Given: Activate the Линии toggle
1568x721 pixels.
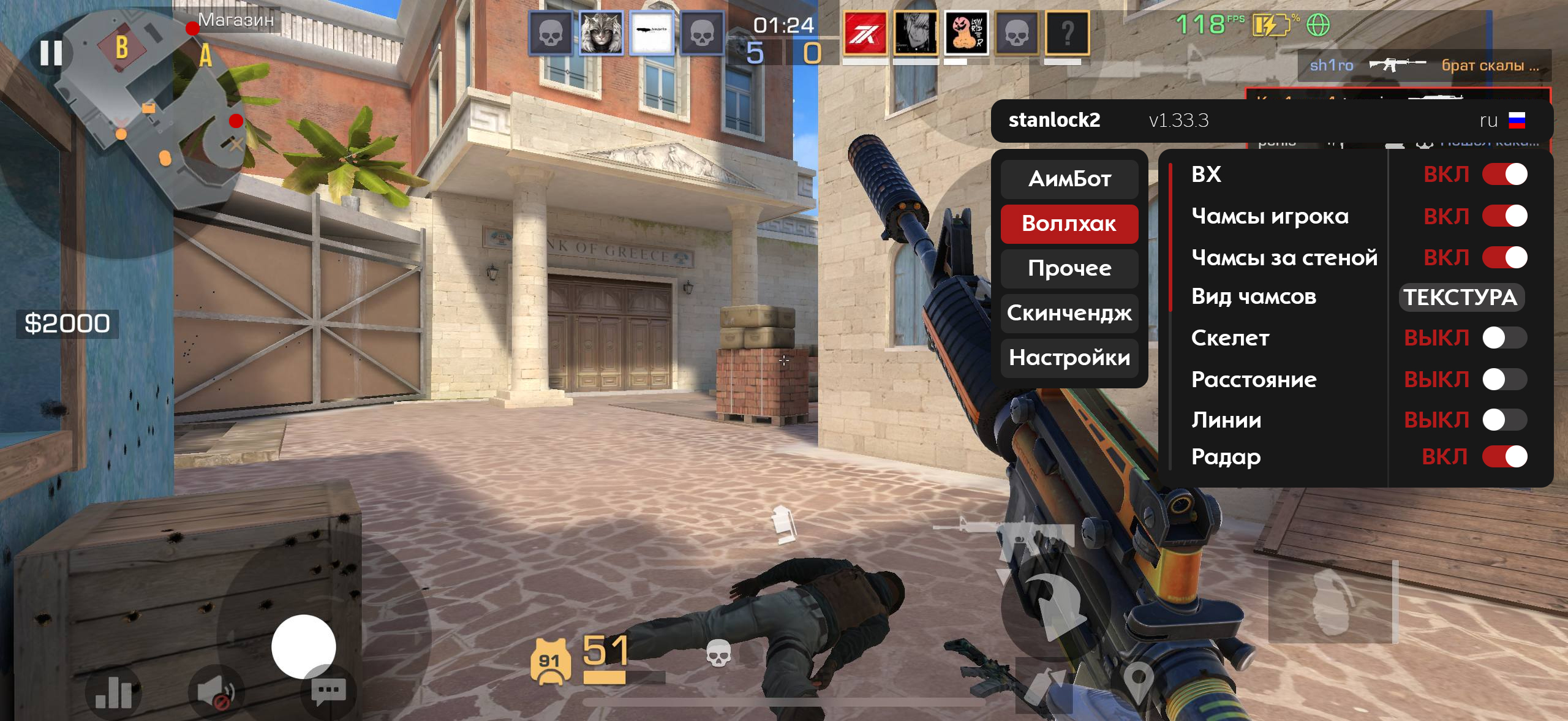Looking at the screenshot, I should click(x=1504, y=420).
